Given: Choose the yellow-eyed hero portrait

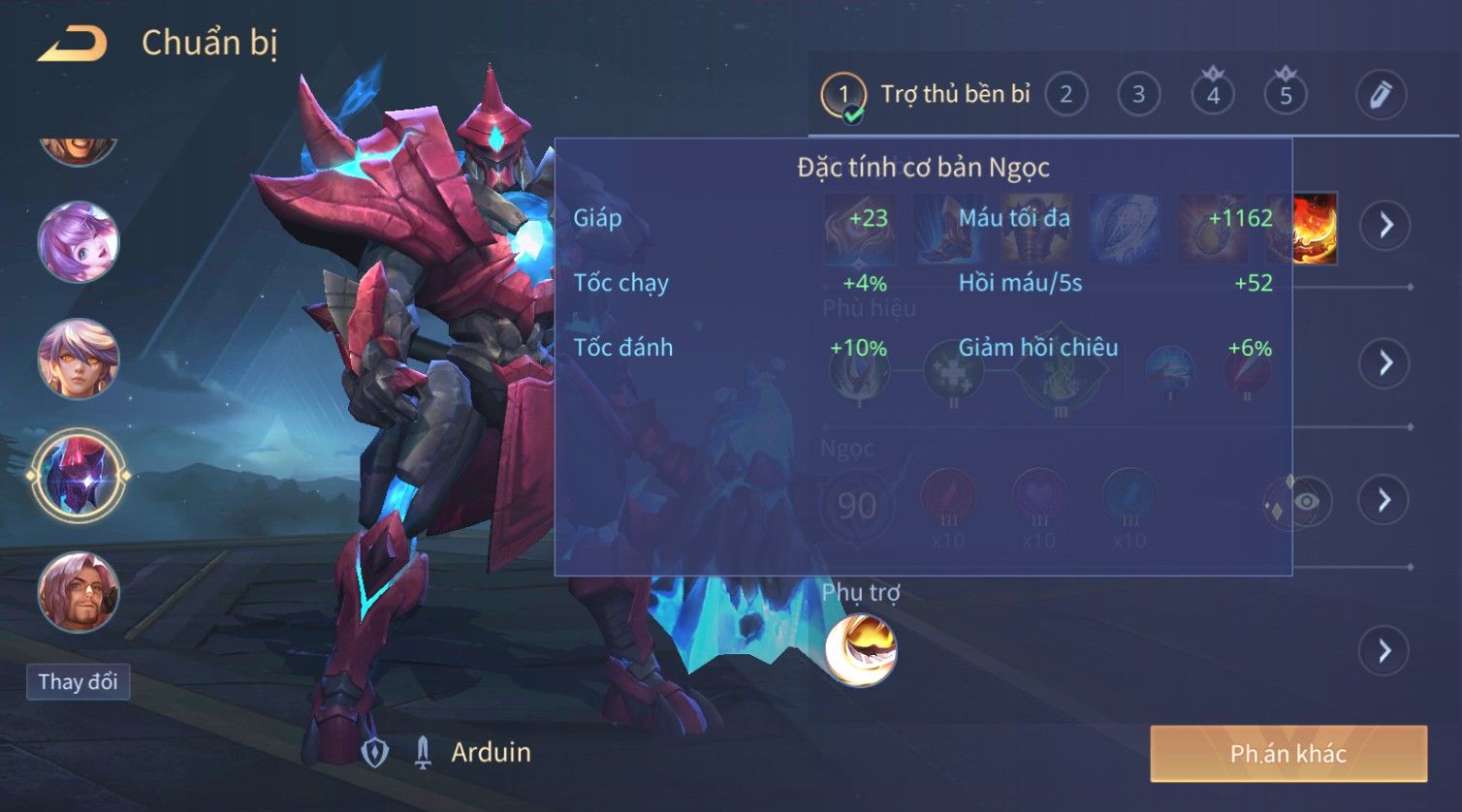Looking at the screenshot, I should tap(79, 359).
